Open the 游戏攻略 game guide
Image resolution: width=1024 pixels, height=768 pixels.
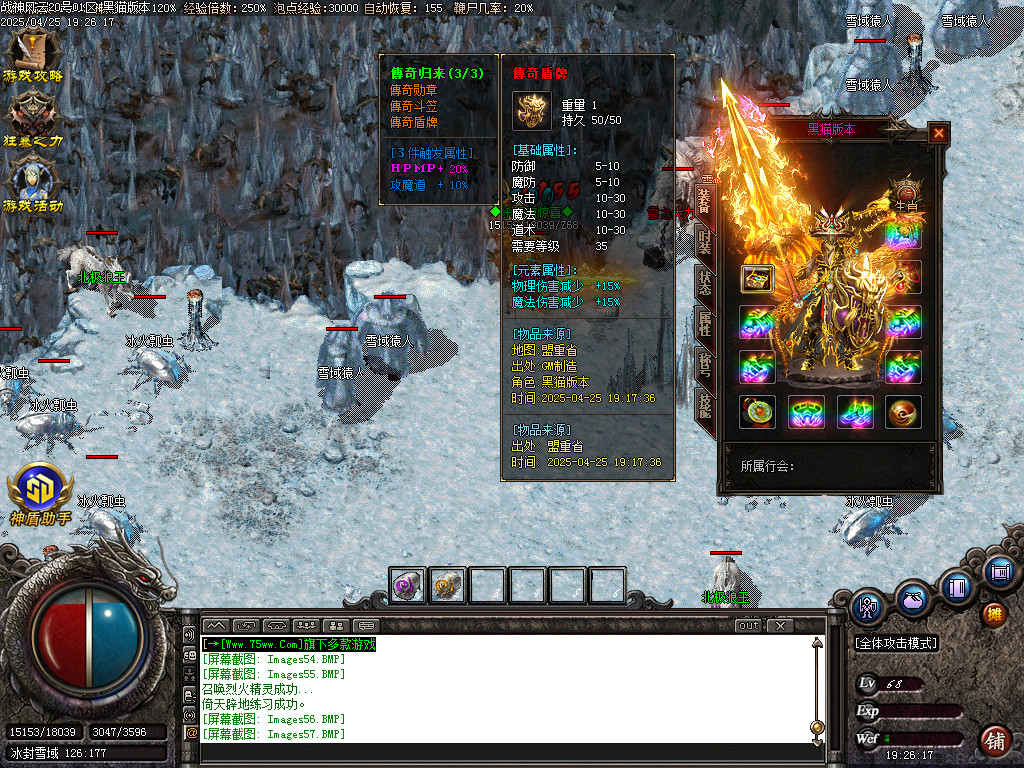tap(33, 55)
